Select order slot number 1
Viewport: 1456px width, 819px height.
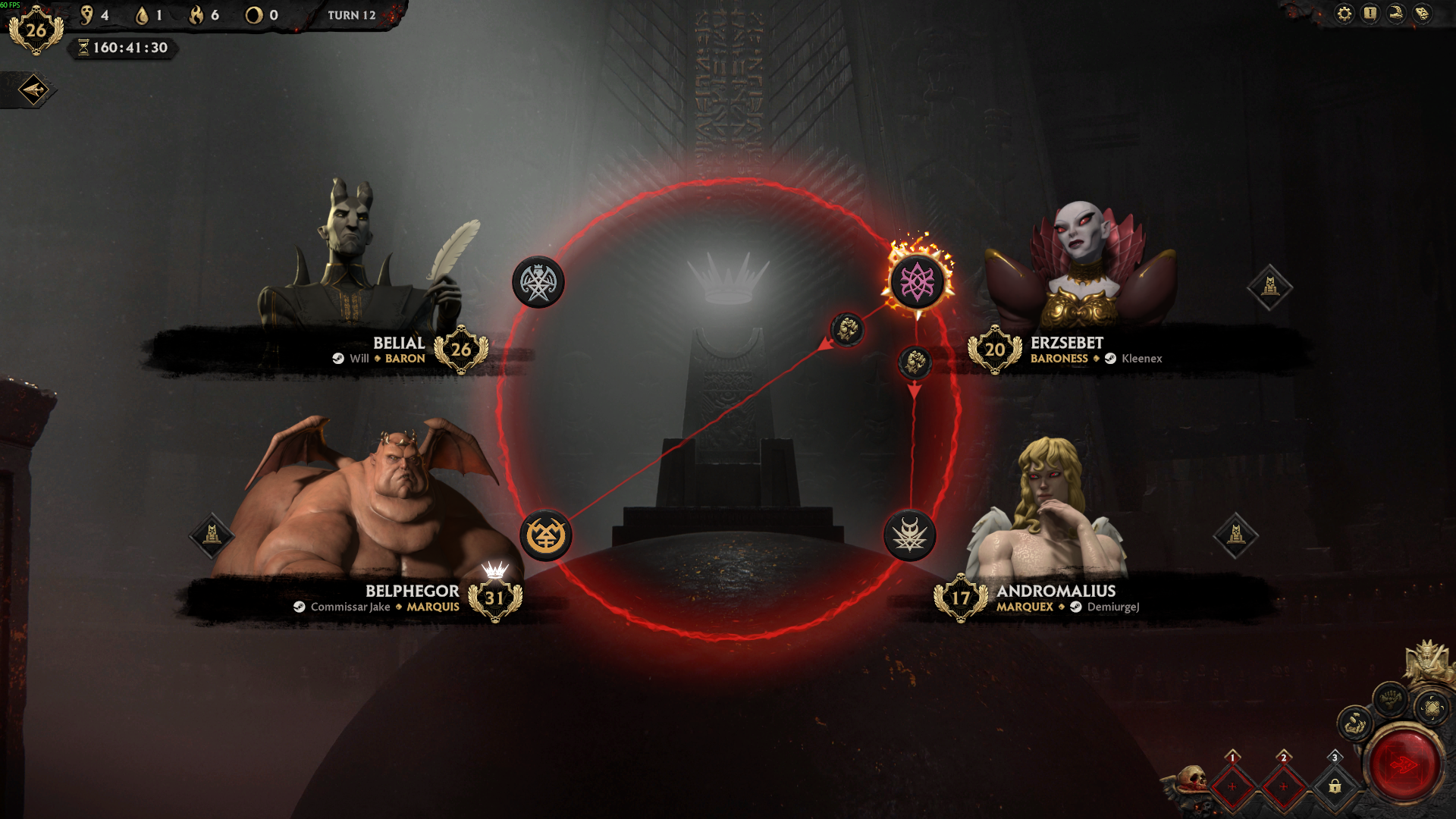[1232, 786]
